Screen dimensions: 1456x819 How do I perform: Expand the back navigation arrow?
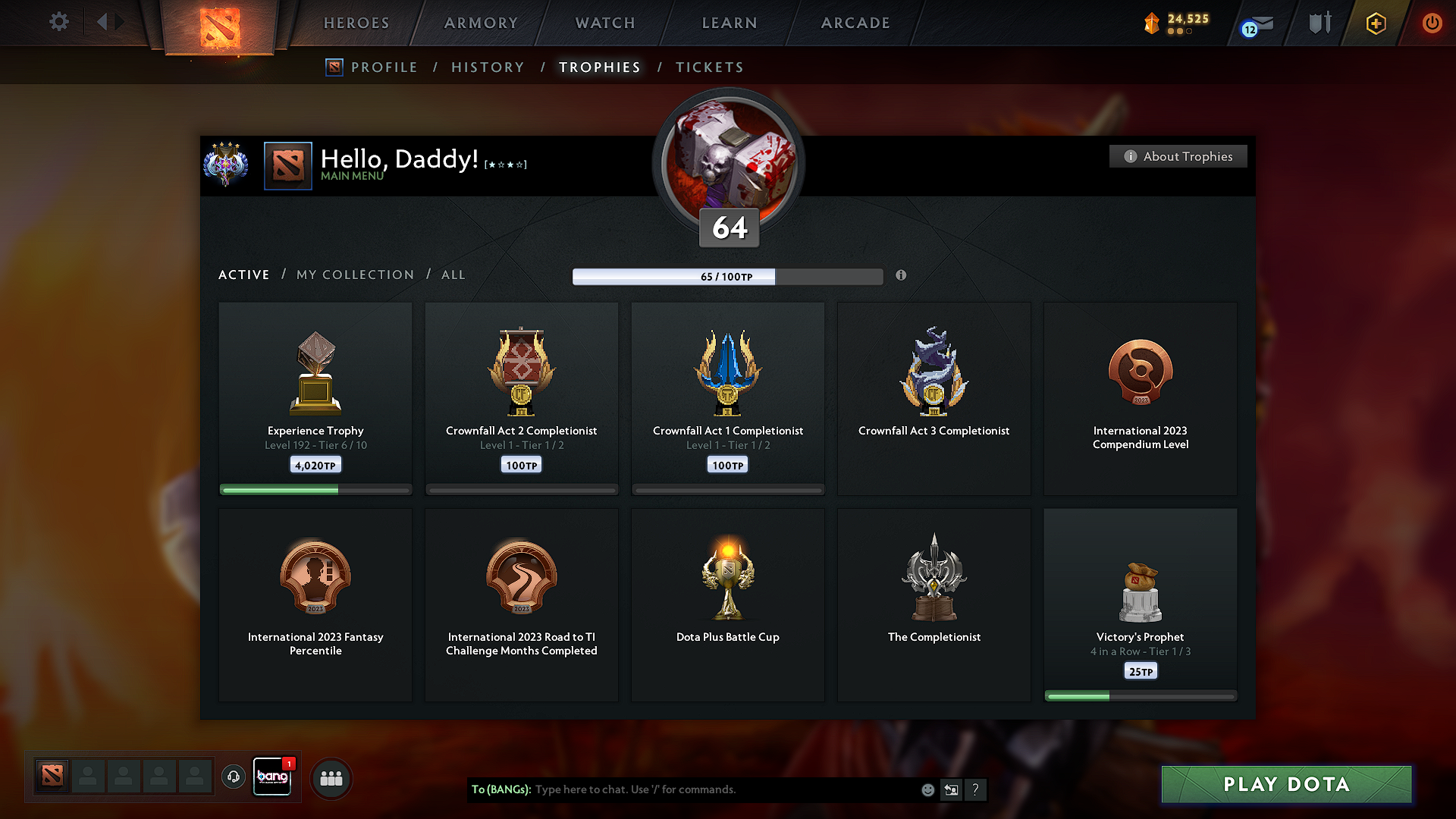[101, 22]
